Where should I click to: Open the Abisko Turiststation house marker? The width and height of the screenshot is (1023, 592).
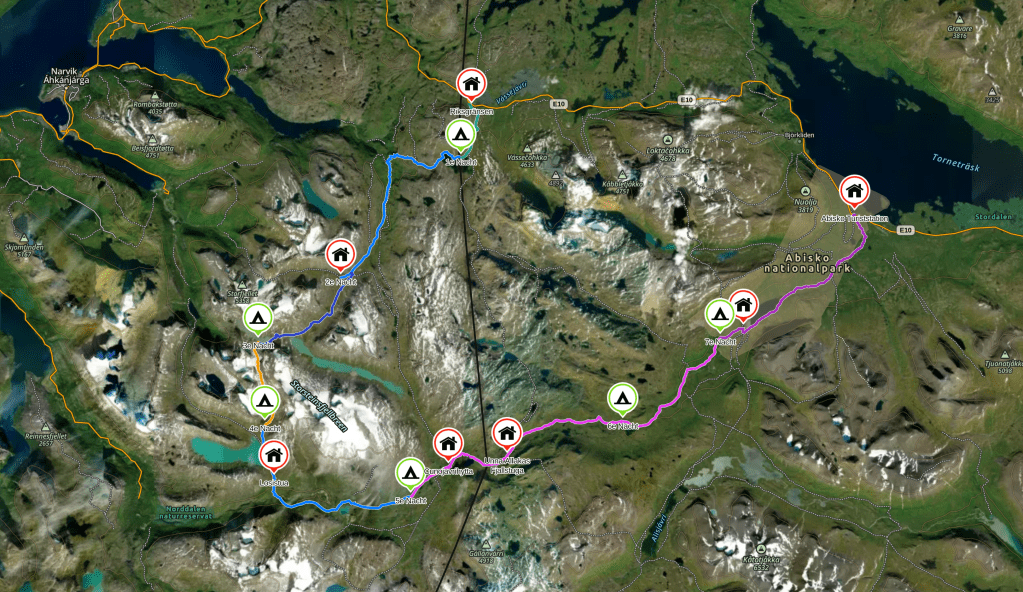pos(853,189)
